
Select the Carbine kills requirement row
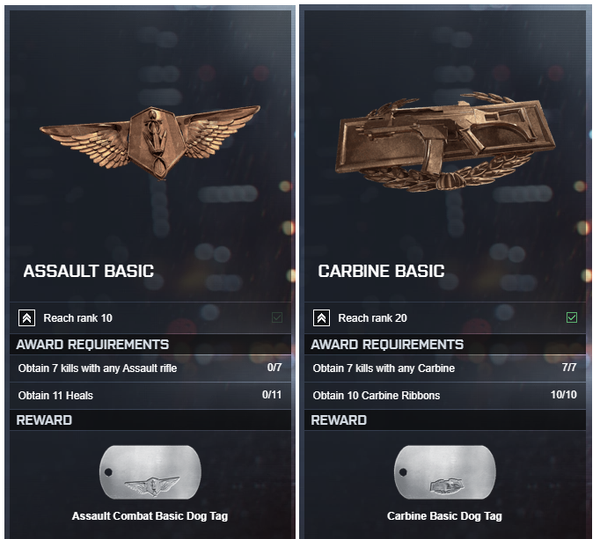point(445,368)
